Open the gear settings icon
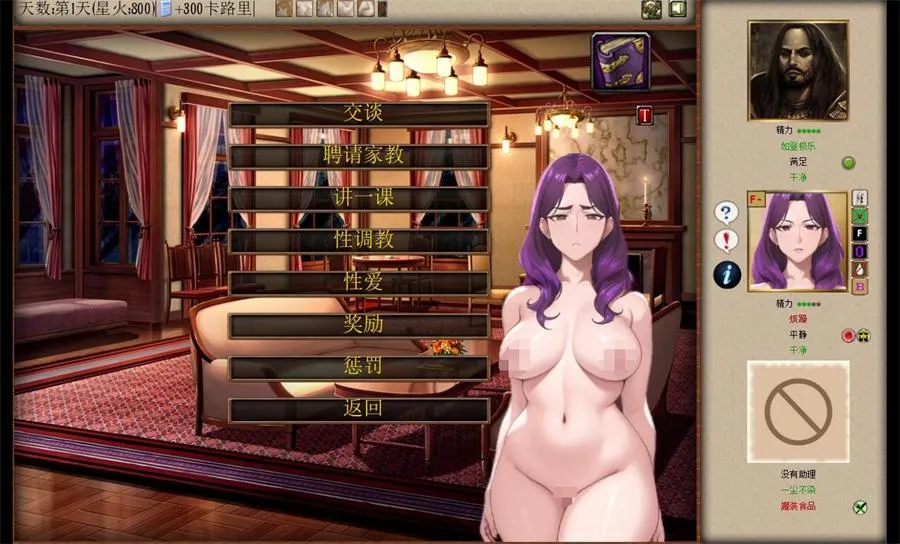This screenshot has height=544, width=900. tap(651, 9)
